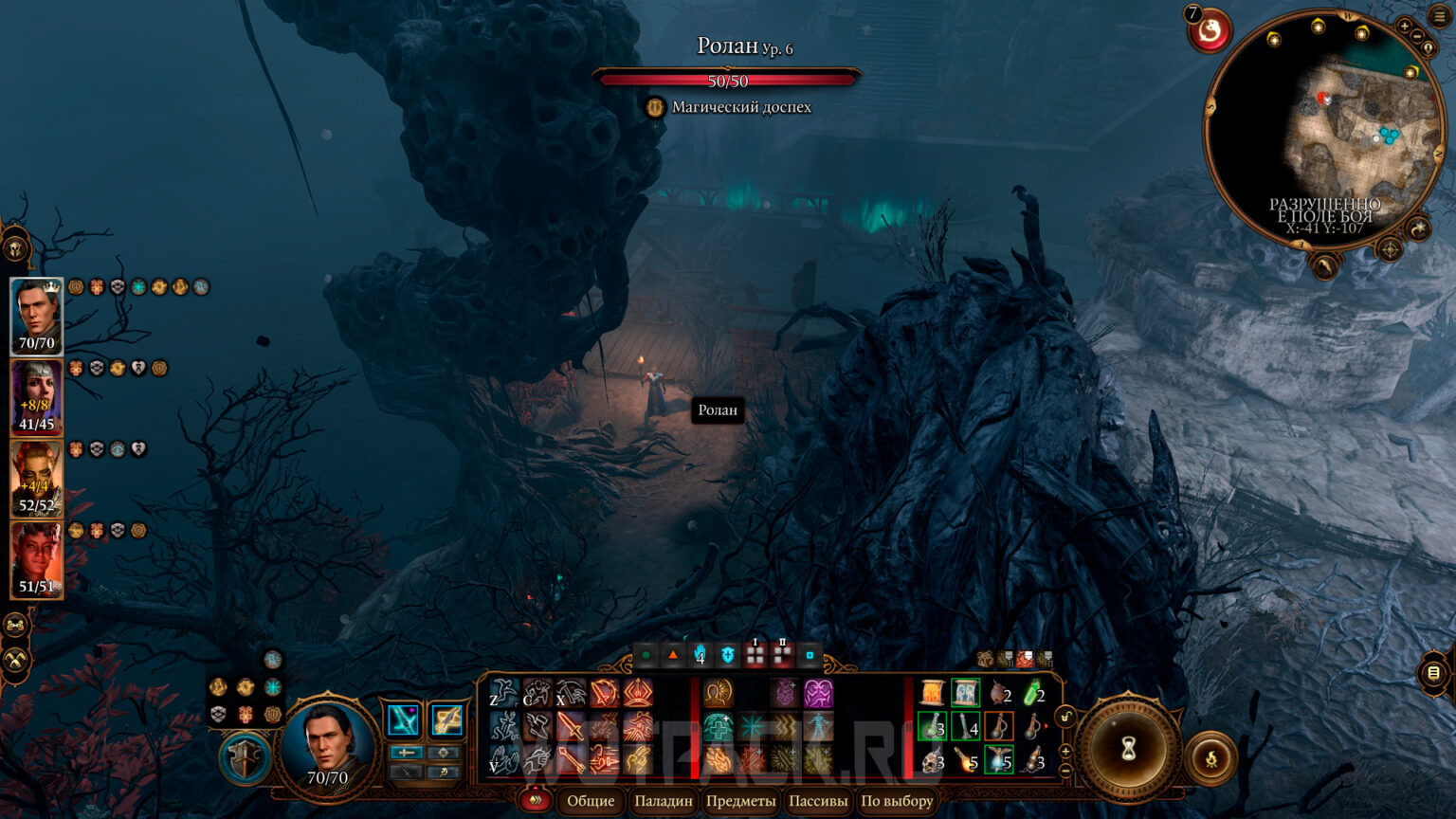Screen dimensions: 1456x819
Task: Zoom in the minimap with its plus button
Action: coord(1405,27)
